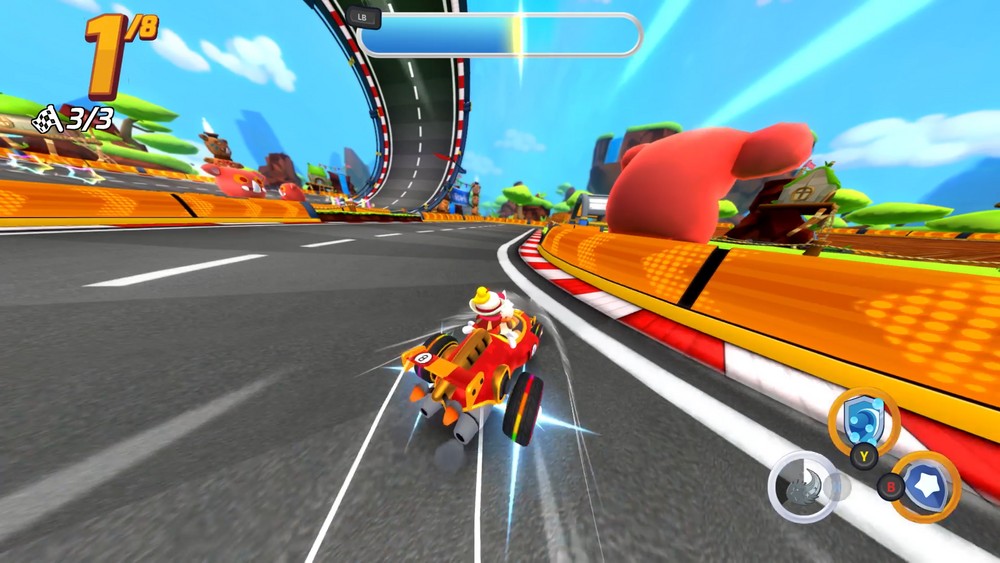Trigger the greyed-out crescent wave ability
The width and height of the screenshot is (1000, 563).
pos(803,487)
